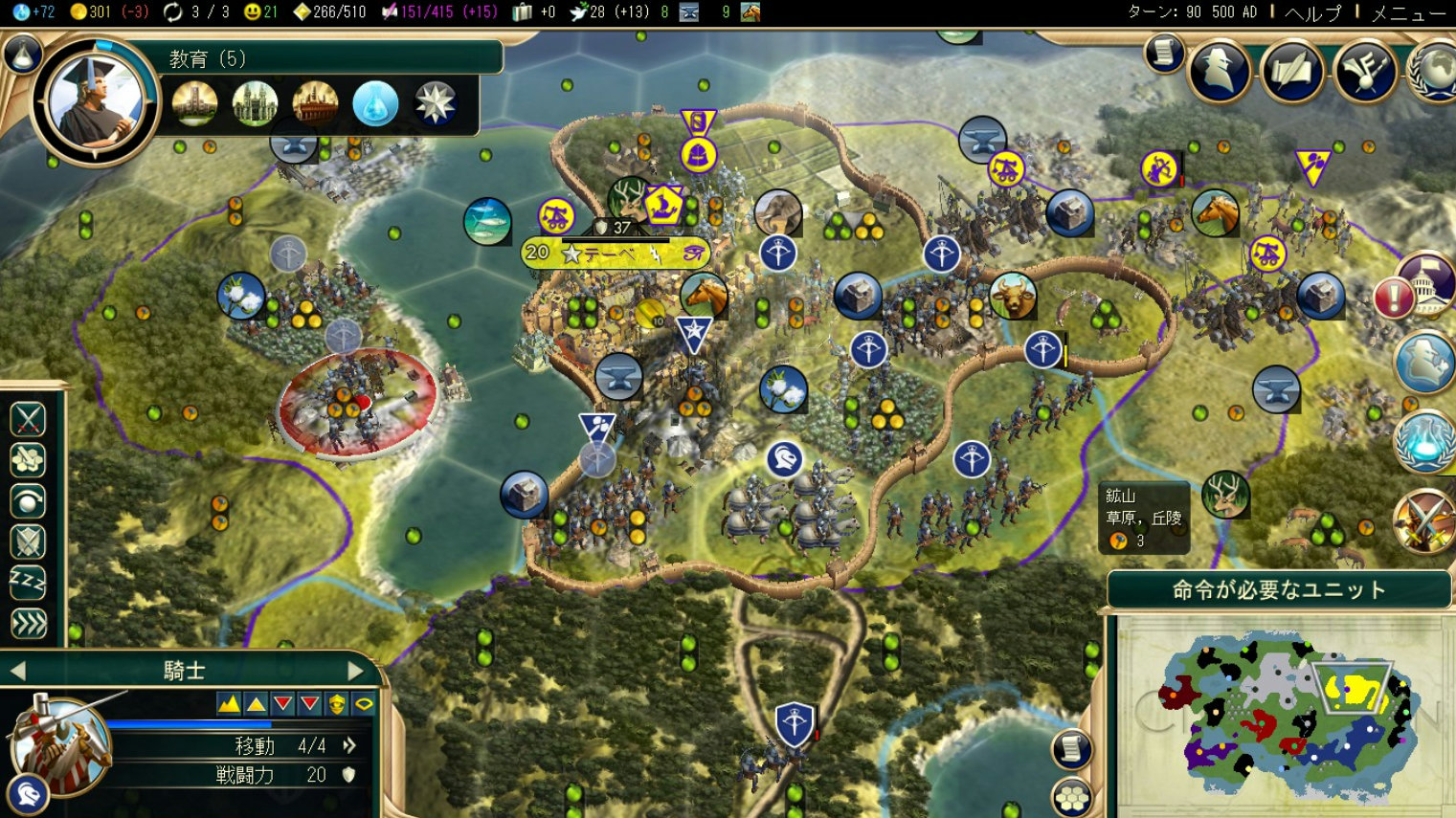Screen dimensions: 1456x818
Task: Click the 命令が必要なユニット banner
Action: click(x=1280, y=589)
